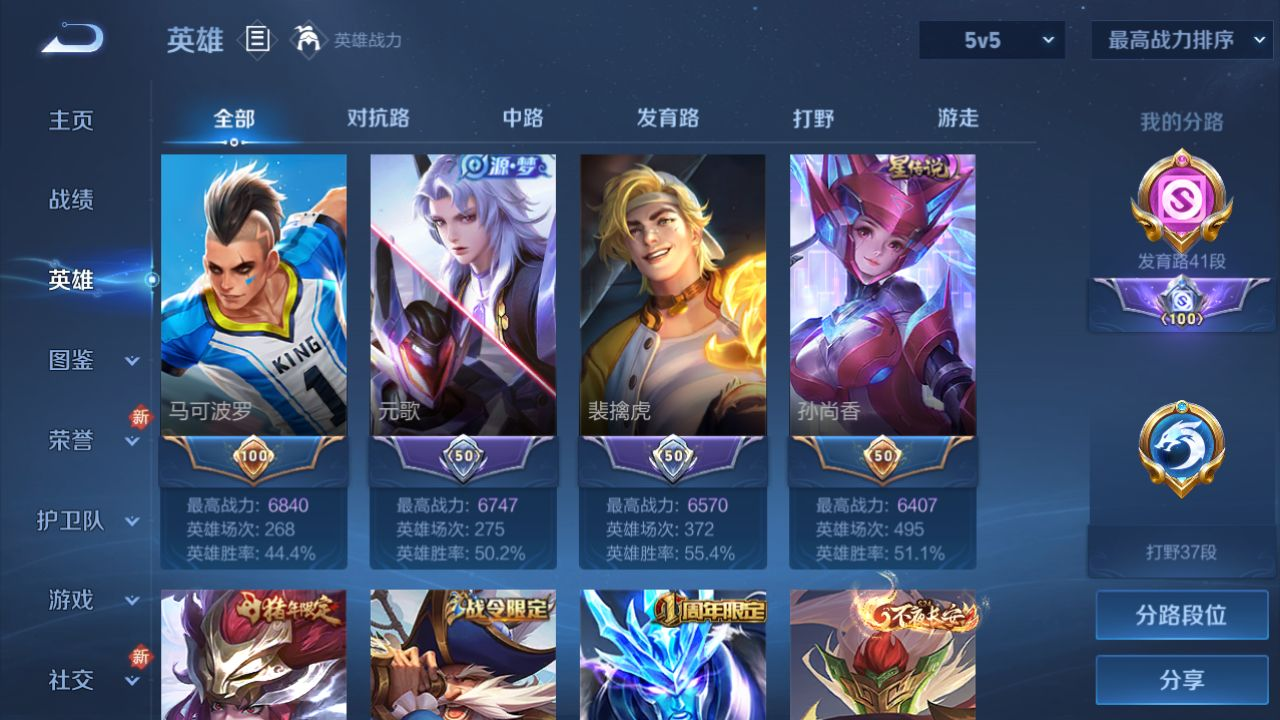The width and height of the screenshot is (1280, 720).
Task: Tap the 分享 share button
Action: [1181, 680]
